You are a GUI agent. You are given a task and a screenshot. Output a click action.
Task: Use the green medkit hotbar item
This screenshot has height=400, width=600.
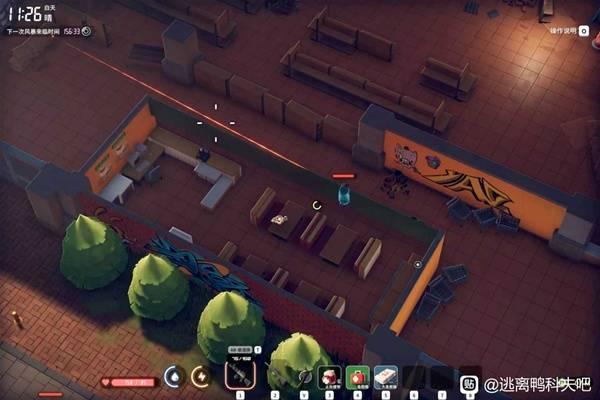point(357,378)
